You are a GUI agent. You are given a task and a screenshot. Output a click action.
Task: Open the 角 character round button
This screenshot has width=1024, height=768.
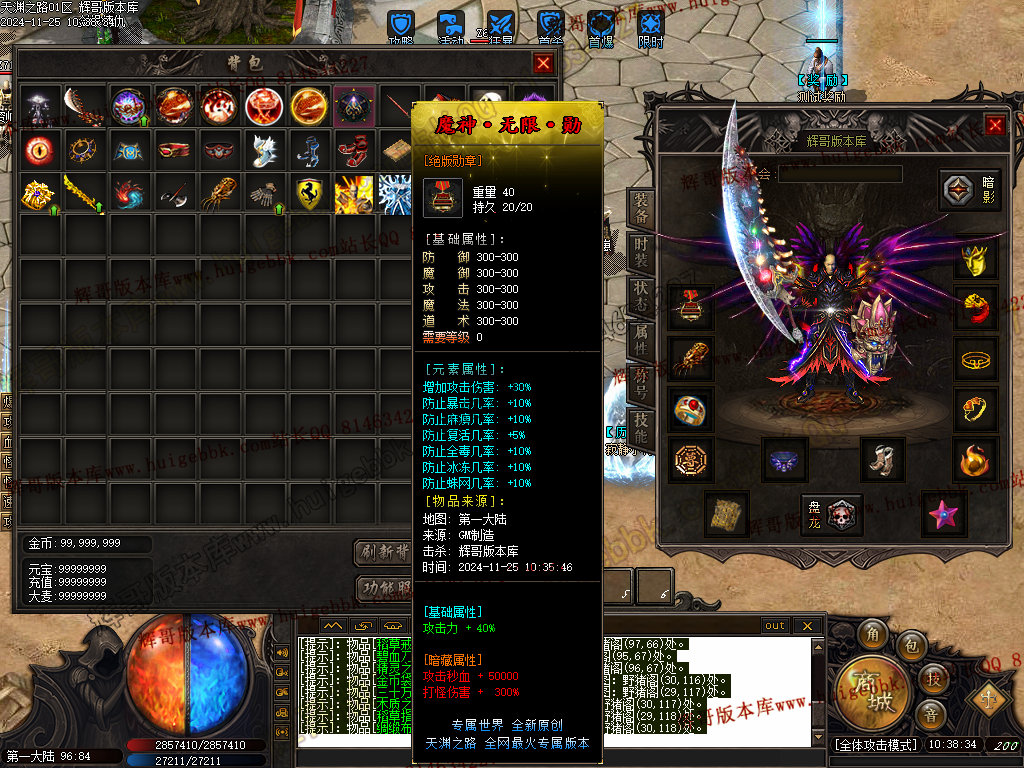click(874, 634)
